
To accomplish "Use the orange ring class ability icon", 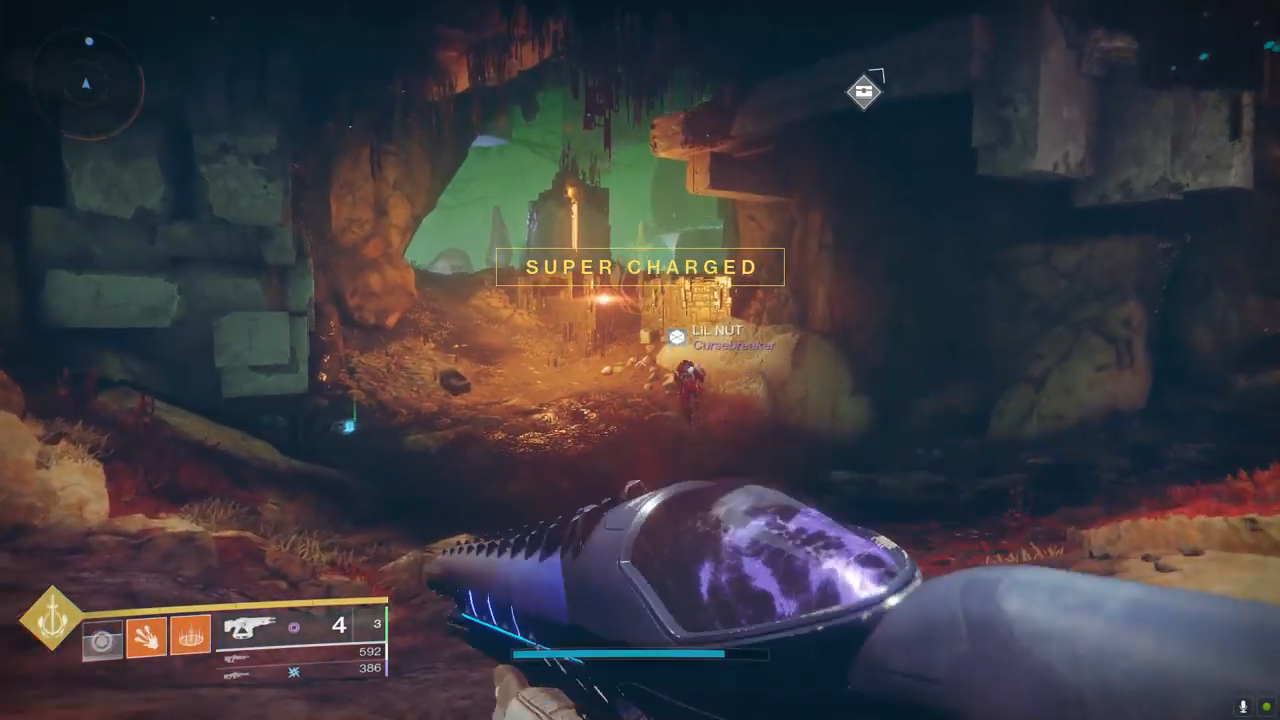I will 190,636.
